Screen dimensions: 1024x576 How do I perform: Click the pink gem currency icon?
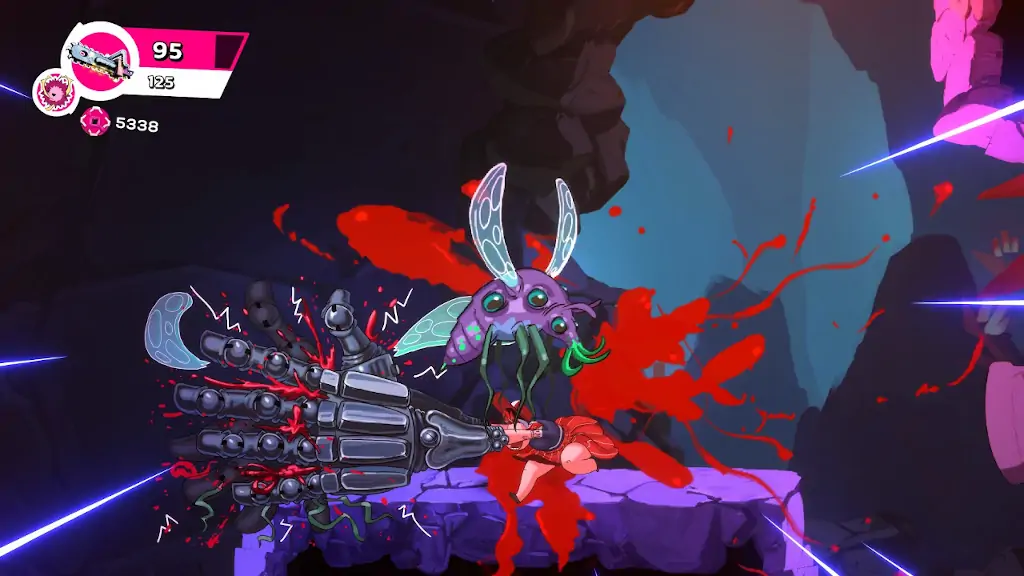click(x=93, y=123)
